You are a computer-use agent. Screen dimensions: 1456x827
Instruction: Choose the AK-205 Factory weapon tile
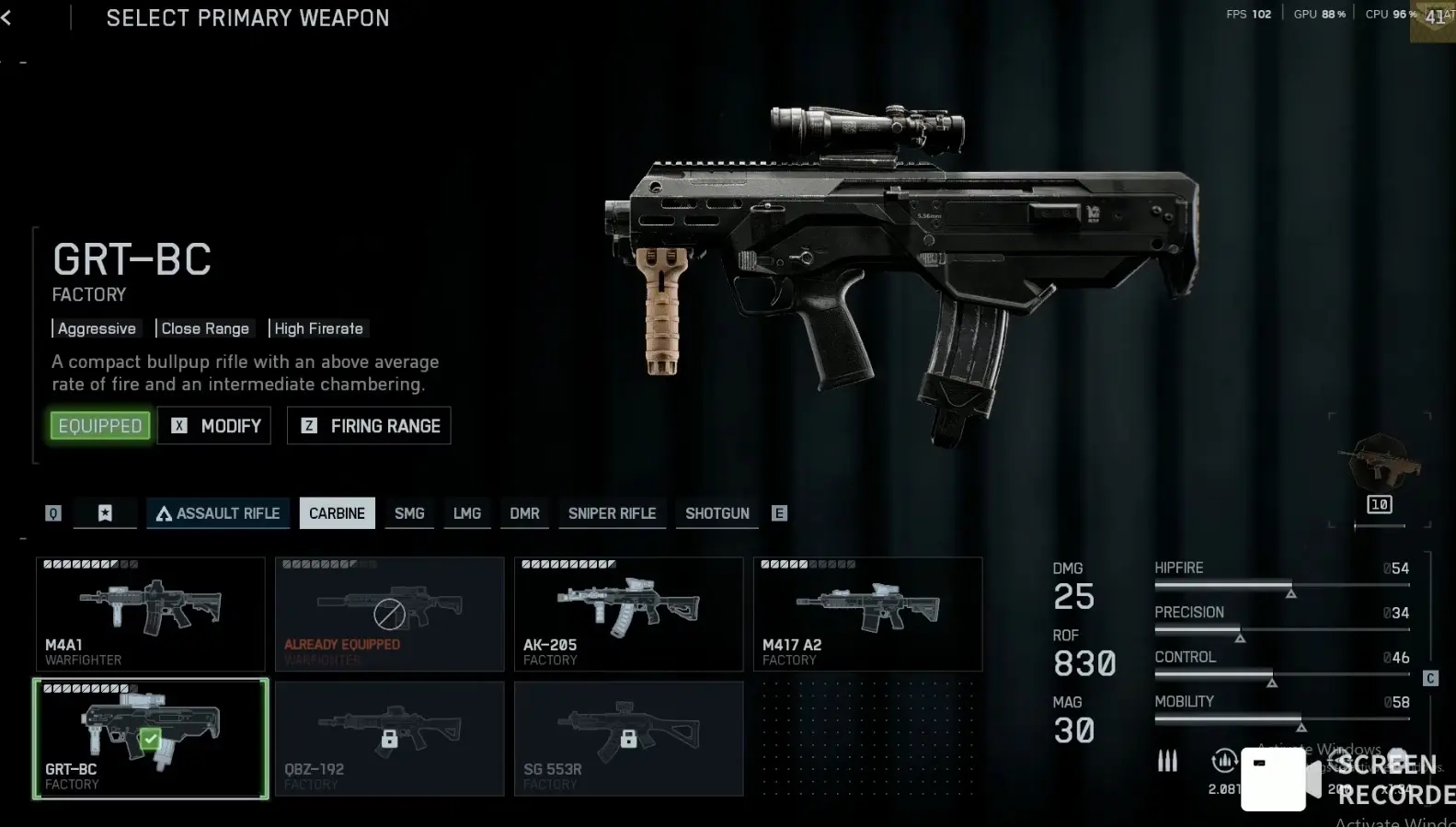click(628, 614)
